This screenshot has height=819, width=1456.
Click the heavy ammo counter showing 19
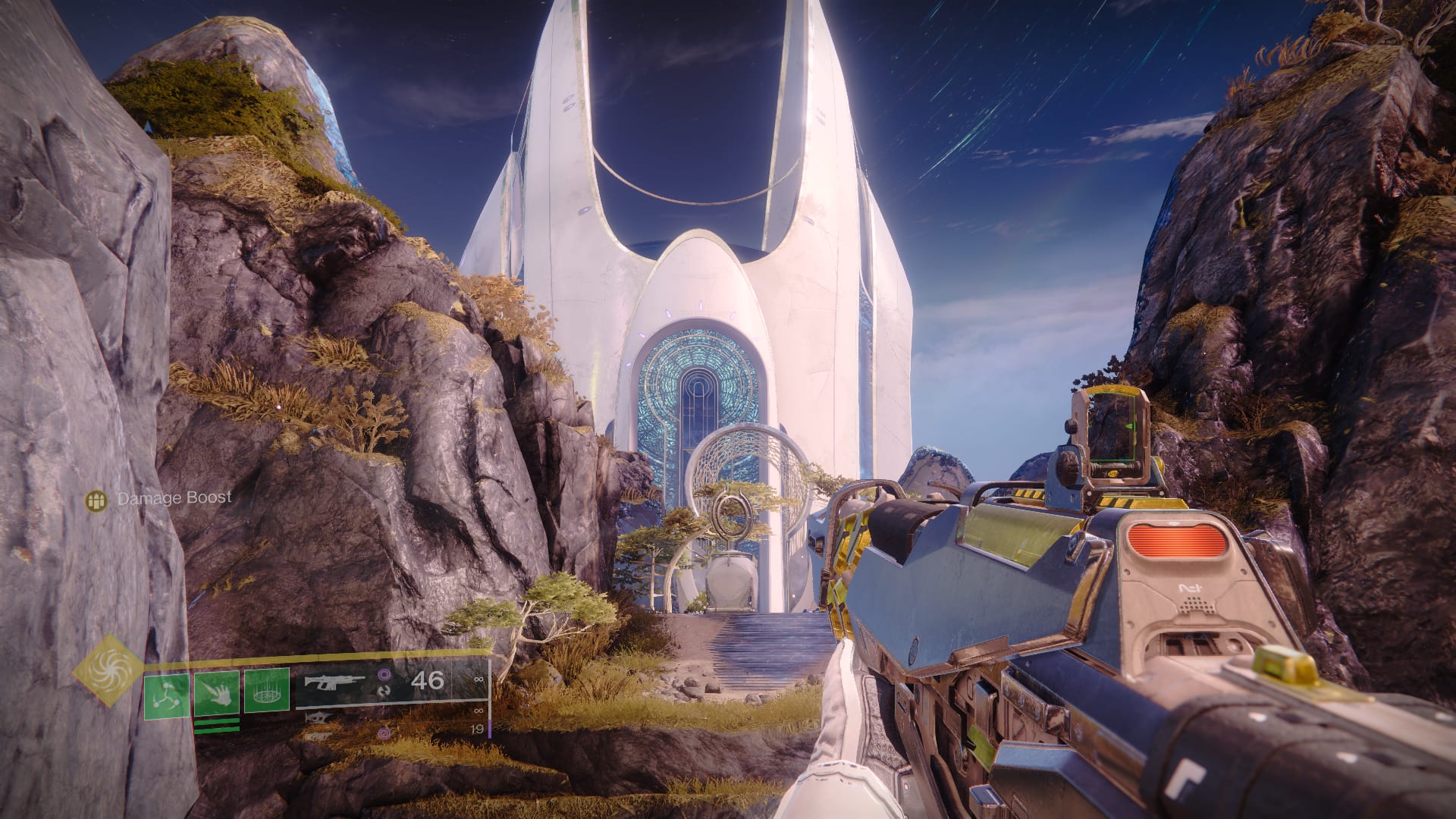coord(478,730)
